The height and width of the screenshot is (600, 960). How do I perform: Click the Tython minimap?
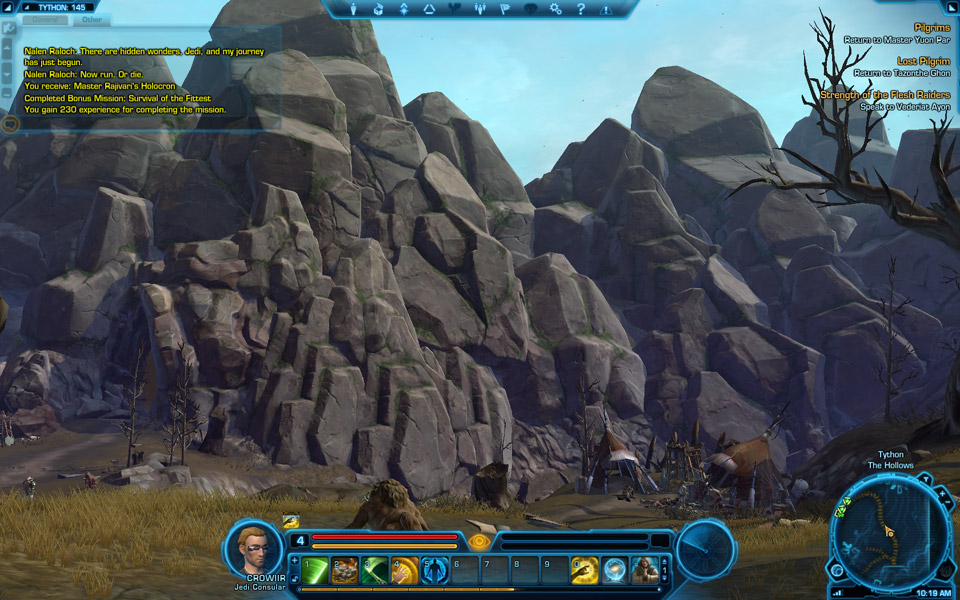pyautogui.click(x=890, y=532)
